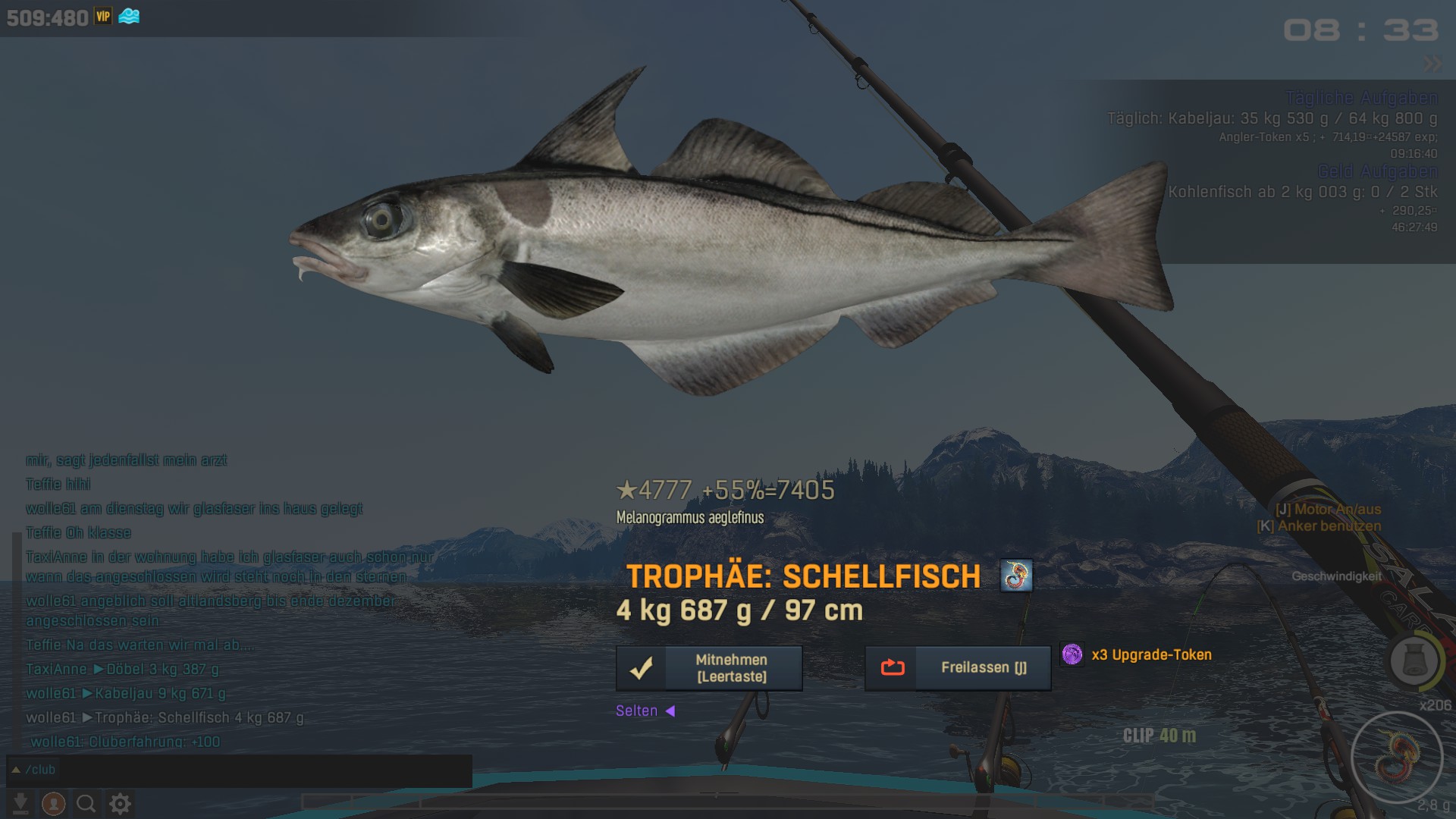Viewport: 1456px width, 819px height.
Task: Click the blue waves icon beside VIP
Action: pos(129,17)
